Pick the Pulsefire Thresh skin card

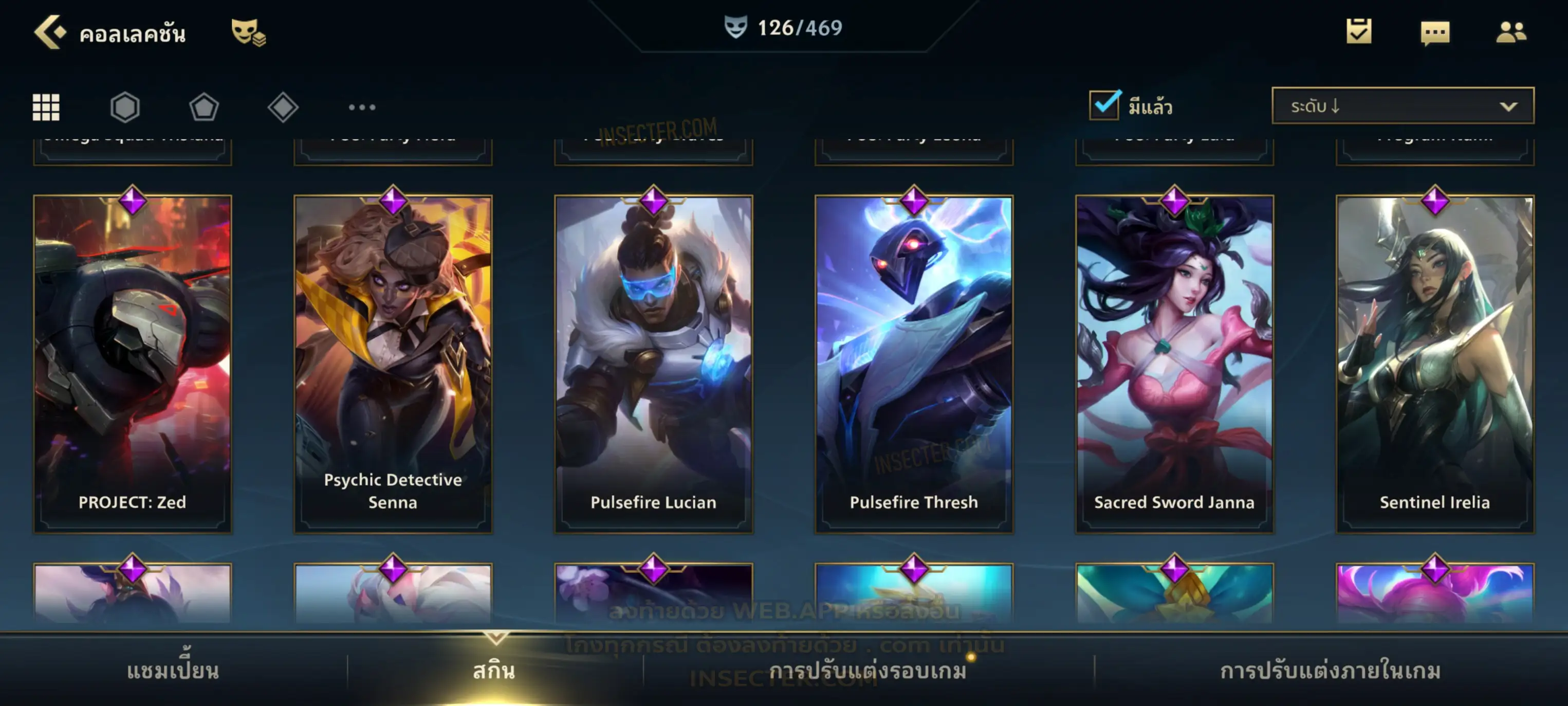click(x=914, y=364)
